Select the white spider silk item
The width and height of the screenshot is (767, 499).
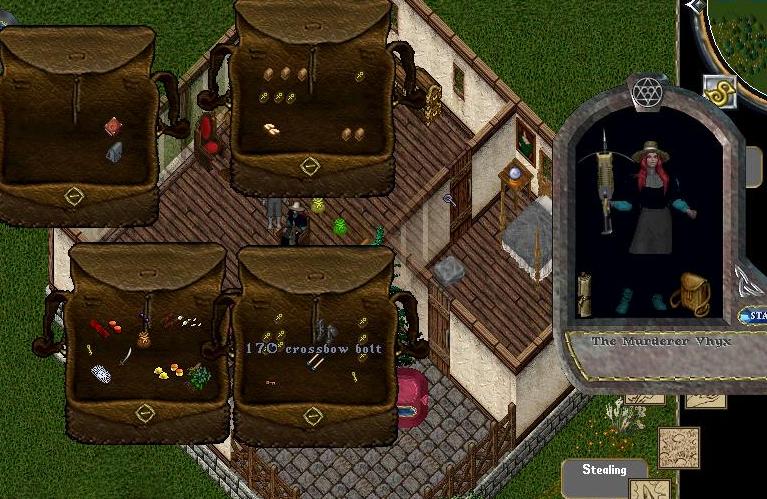pyautogui.click(x=100, y=374)
